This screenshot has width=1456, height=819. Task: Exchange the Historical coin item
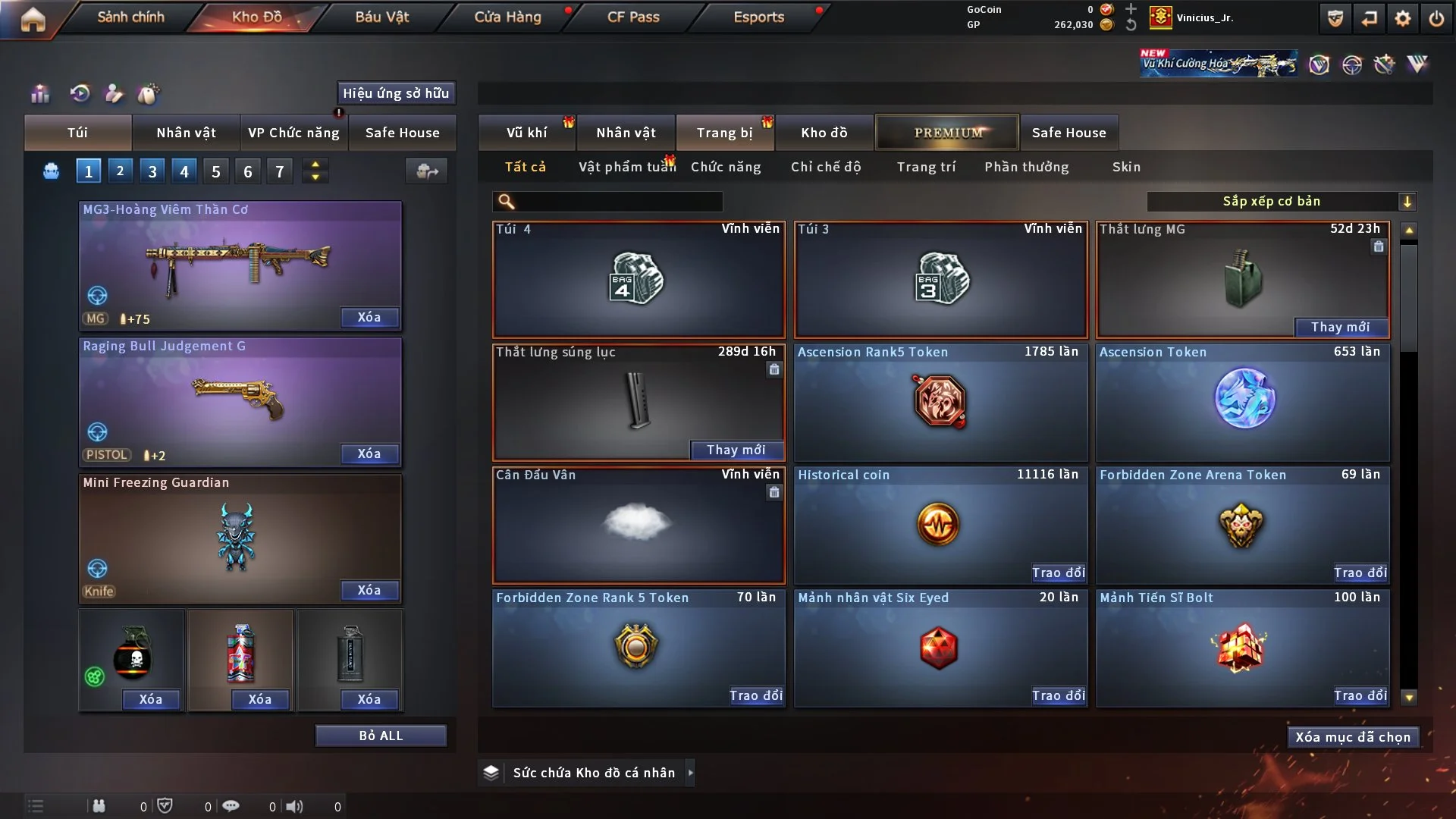pos(1058,573)
